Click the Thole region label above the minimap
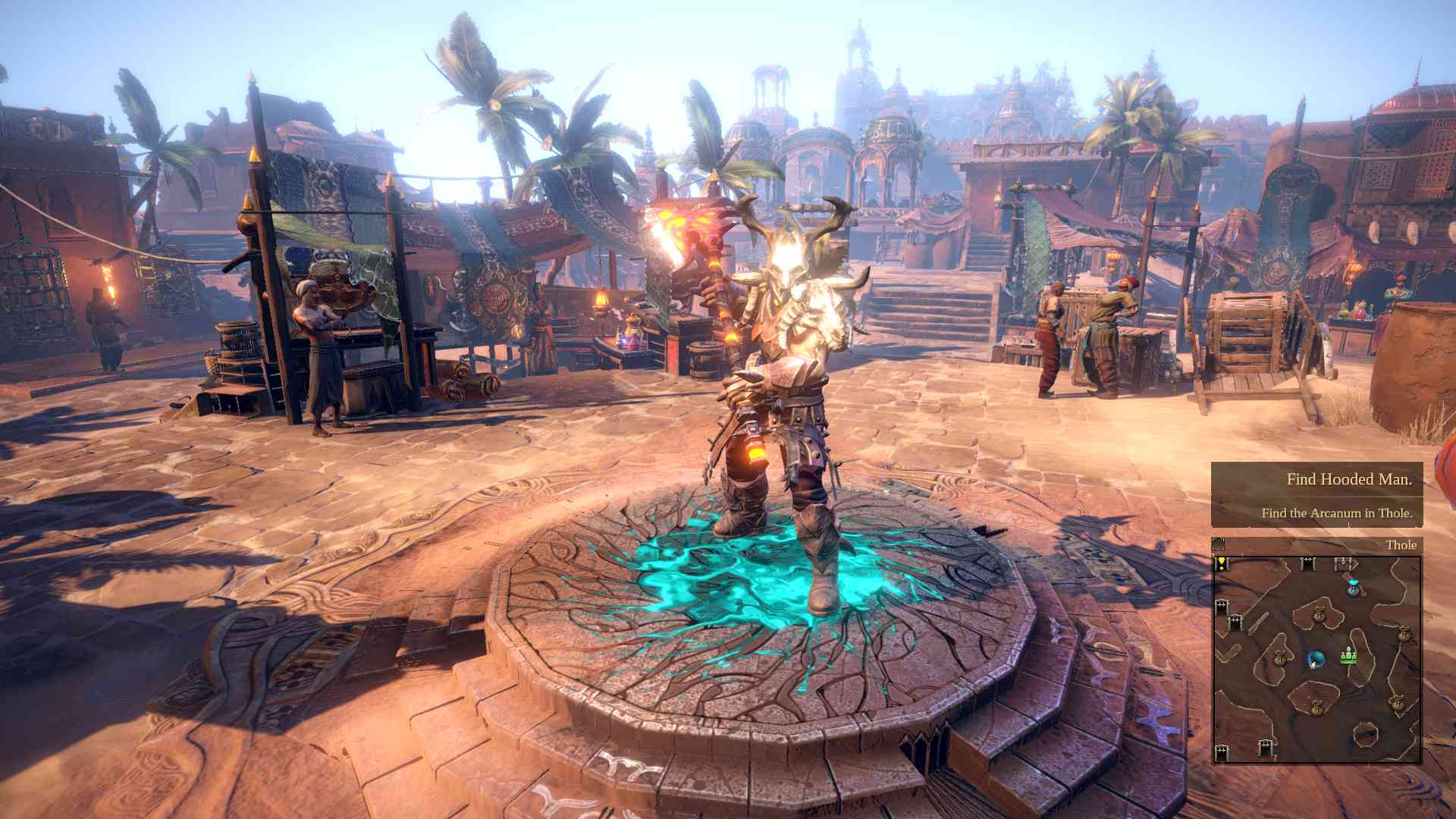The image size is (1456, 819). [x=1401, y=544]
